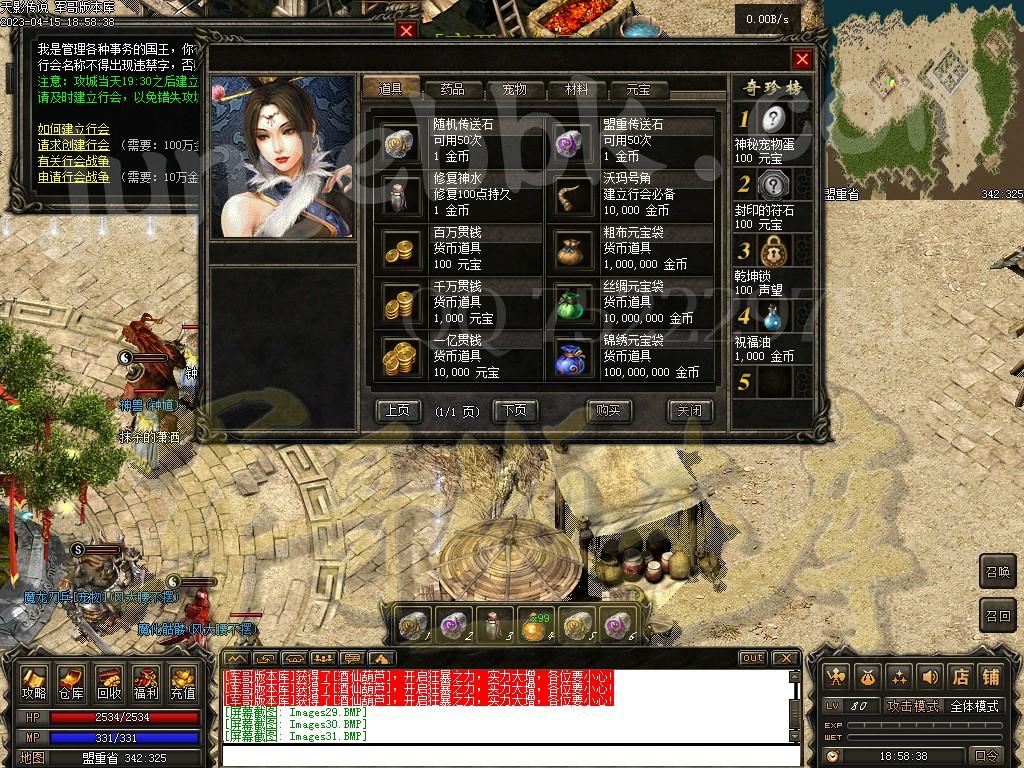Select the 材料 tab
The height and width of the screenshot is (768, 1024).
(576, 89)
